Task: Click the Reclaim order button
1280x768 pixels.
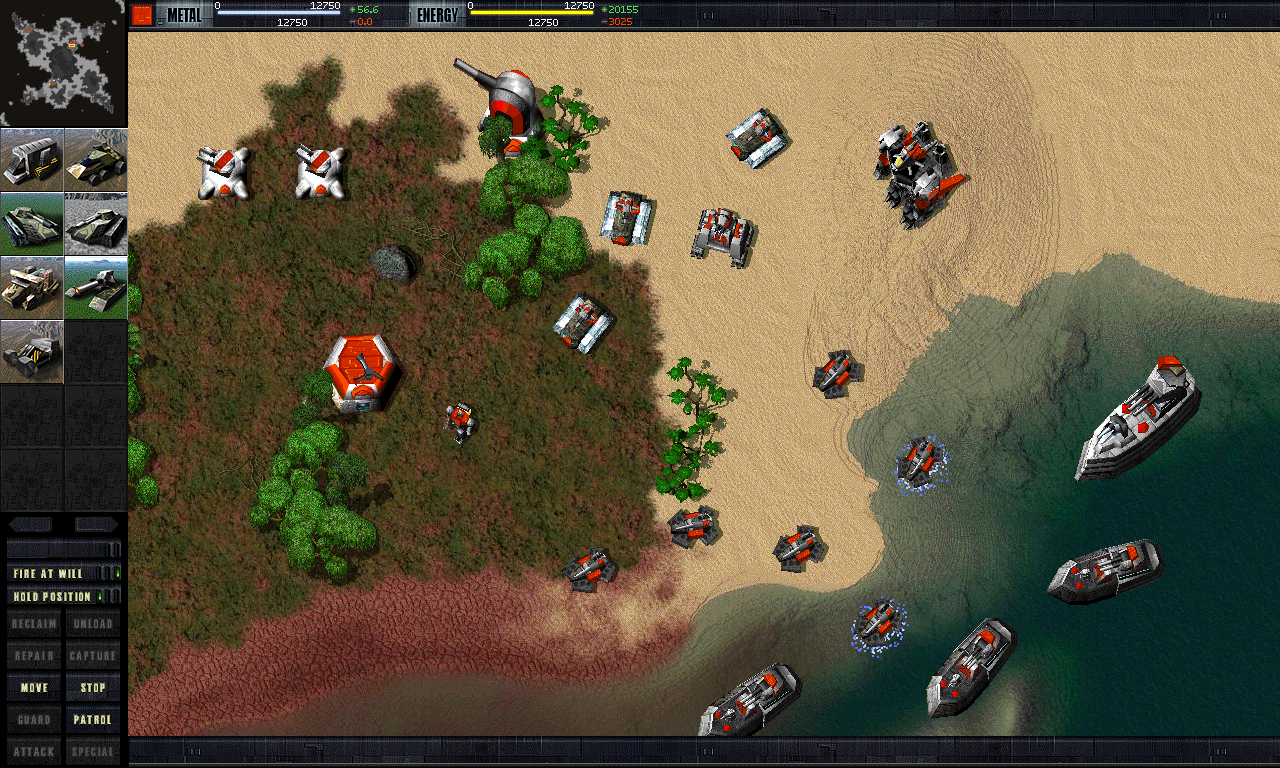Action: [34, 624]
